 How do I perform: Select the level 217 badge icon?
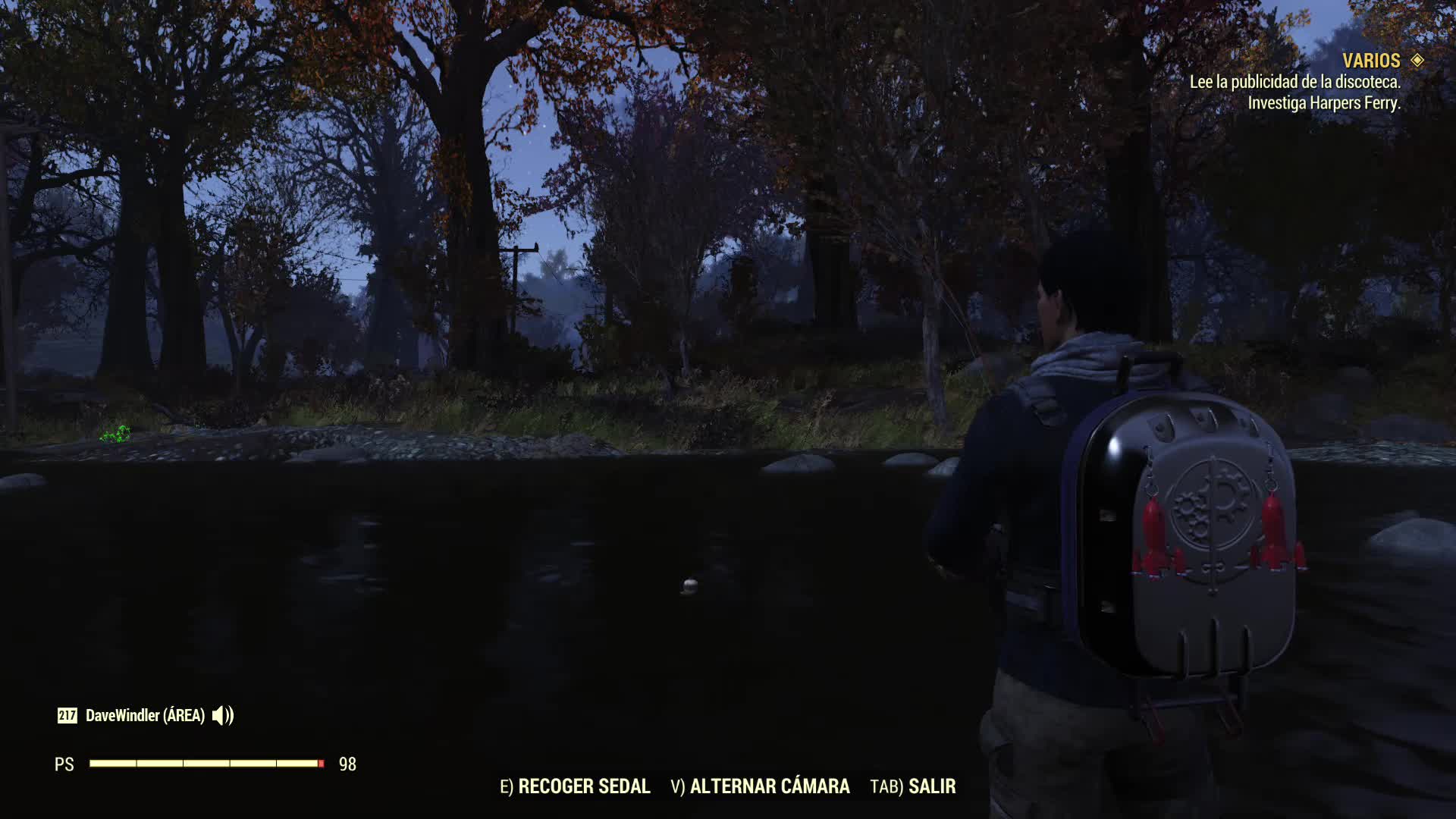tap(67, 714)
